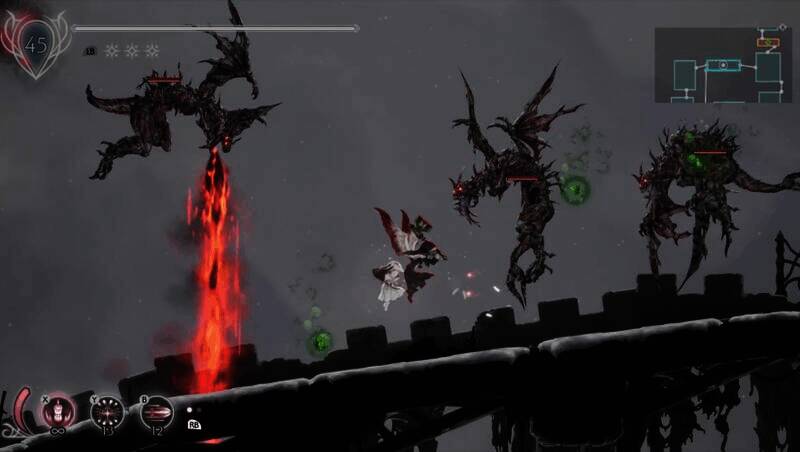Select the orange room on the minimap
The height and width of the screenshot is (452, 800).
[767, 43]
